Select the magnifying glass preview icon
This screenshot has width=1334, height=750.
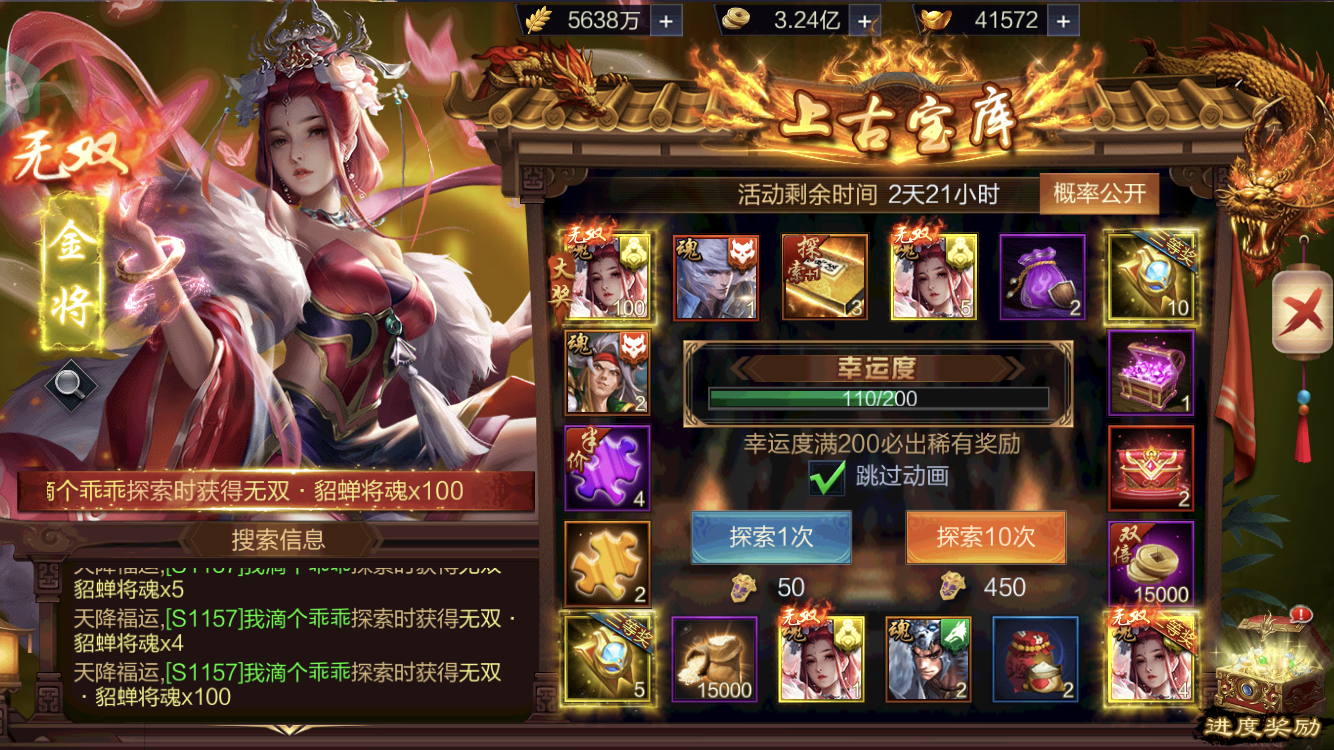tap(71, 382)
